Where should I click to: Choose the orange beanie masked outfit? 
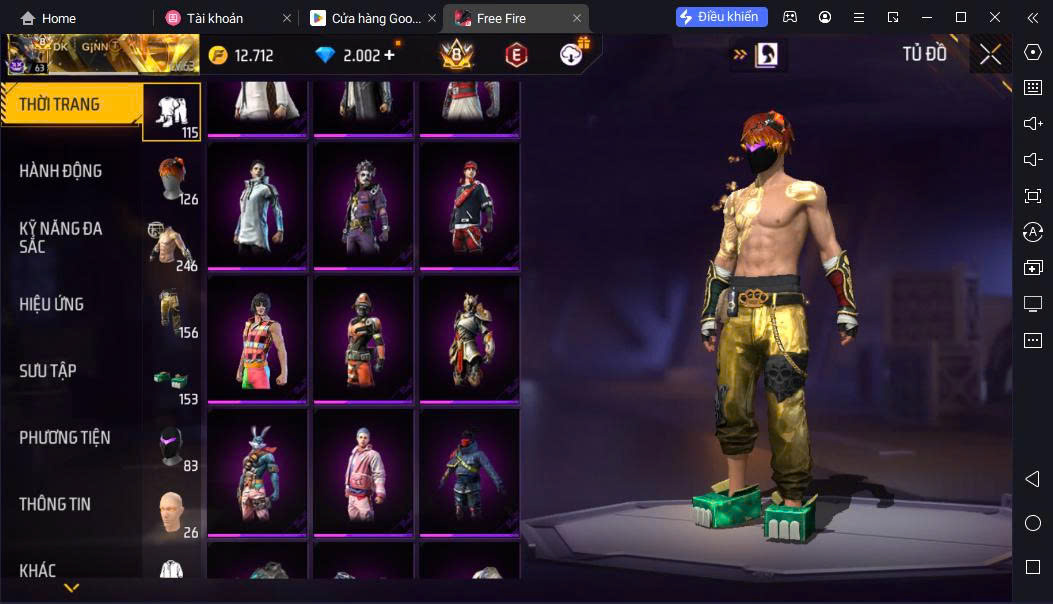363,338
